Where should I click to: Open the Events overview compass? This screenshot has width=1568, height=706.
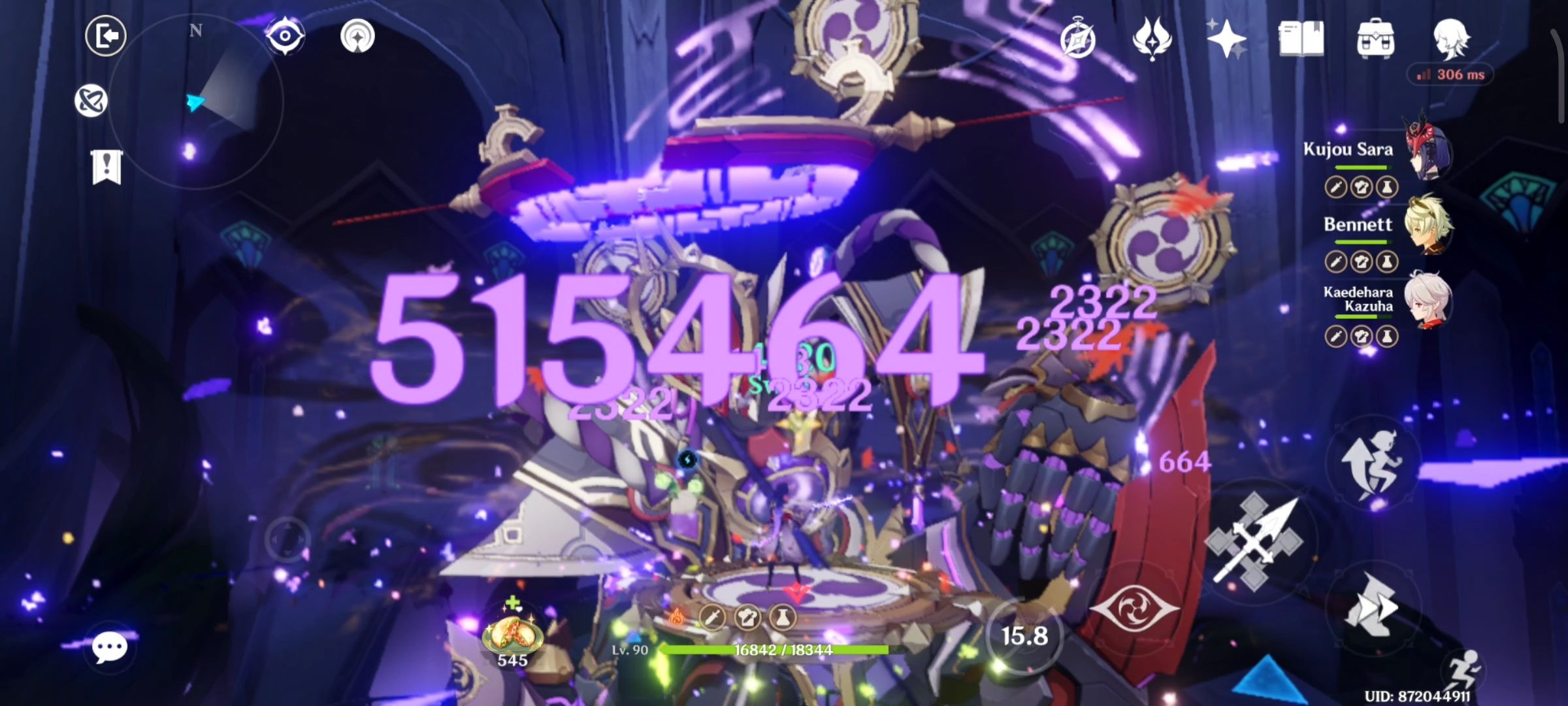pos(1078,41)
